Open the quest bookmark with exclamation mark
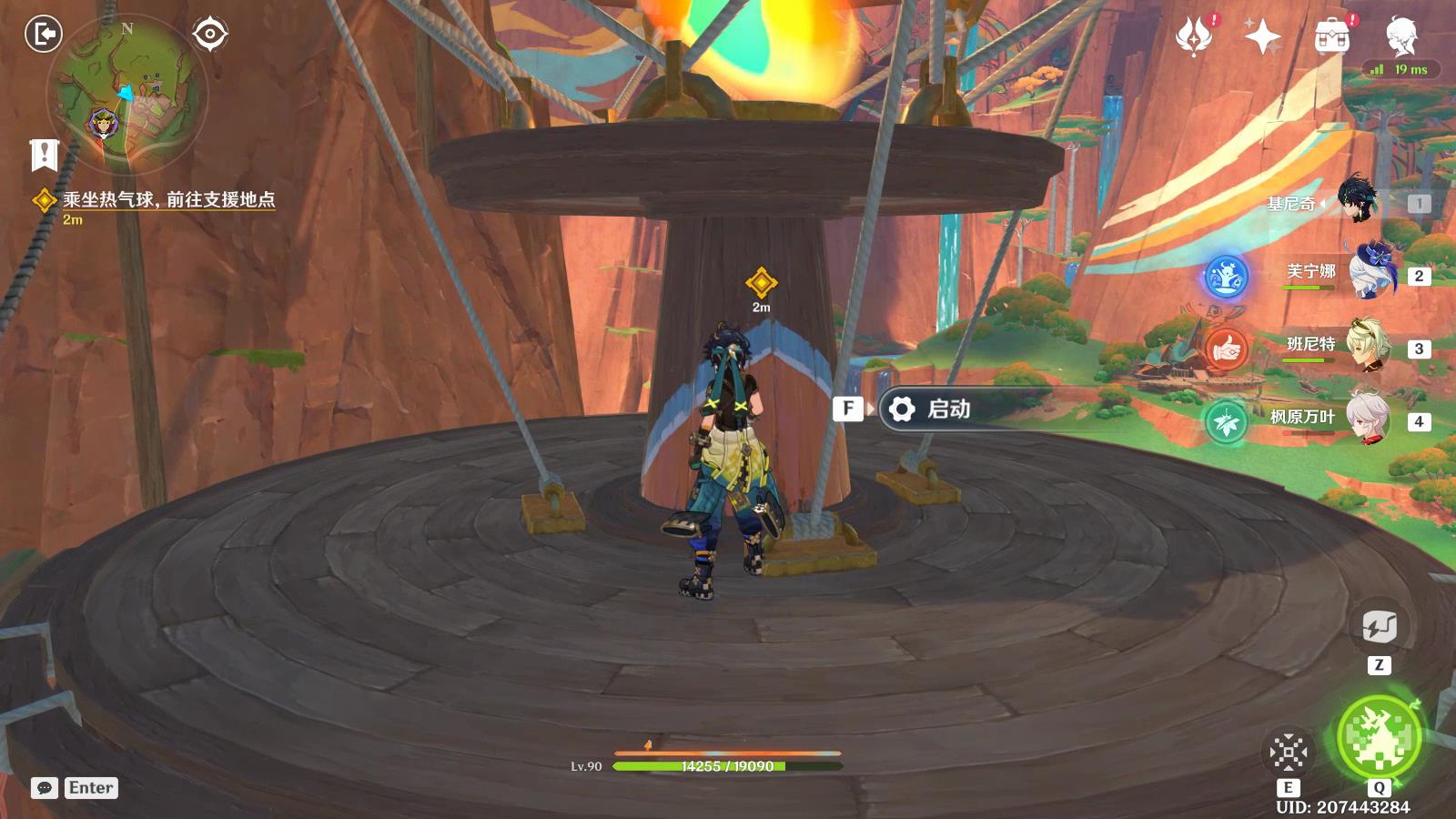 (44, 155)
